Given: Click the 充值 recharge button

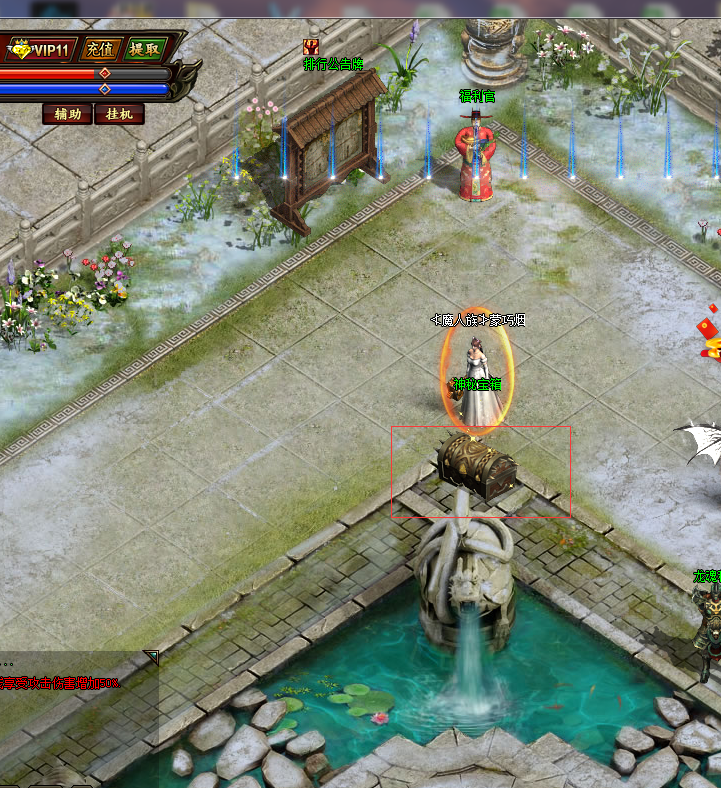Looking at the screenshot, I should (99, 48).
